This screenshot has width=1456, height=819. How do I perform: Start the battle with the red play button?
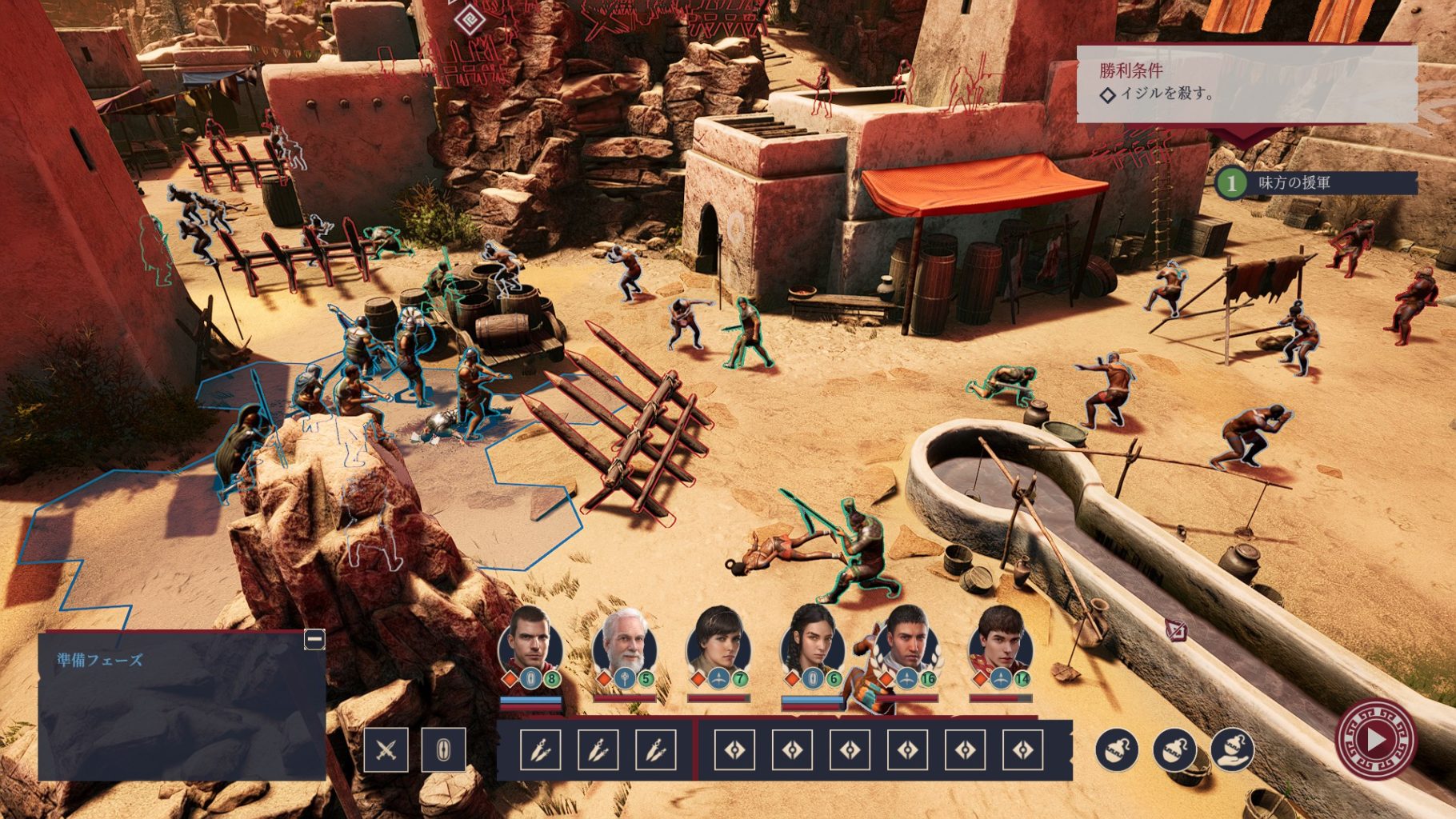1374,740
